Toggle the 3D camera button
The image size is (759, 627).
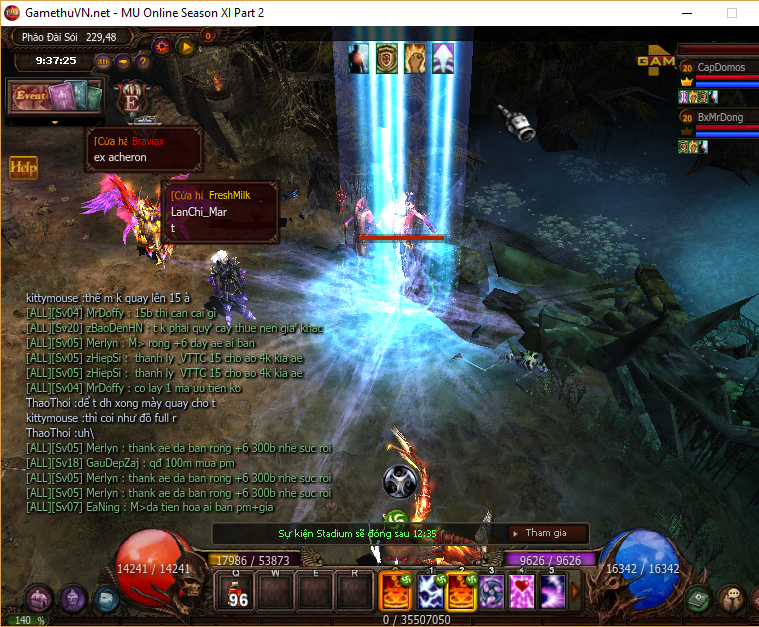tap(104, 61)
